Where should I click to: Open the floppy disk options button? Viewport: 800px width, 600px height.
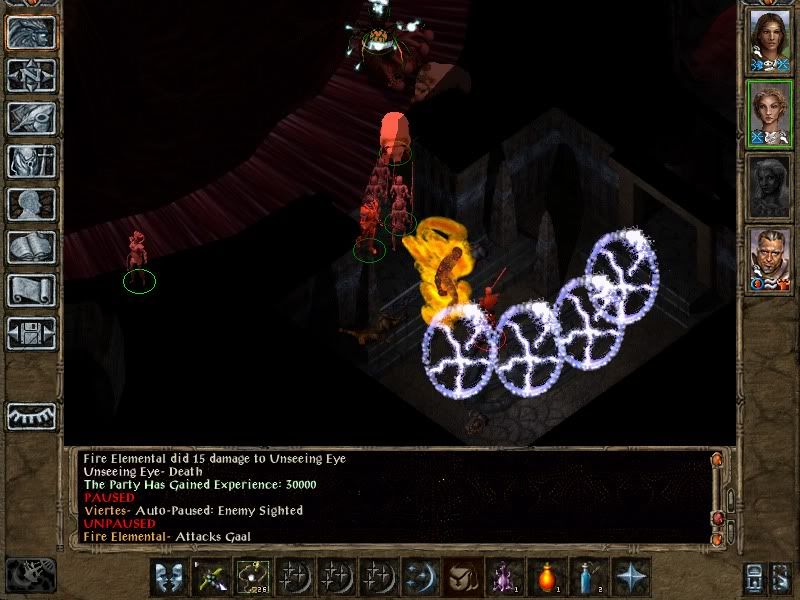[x=31, y=333]
